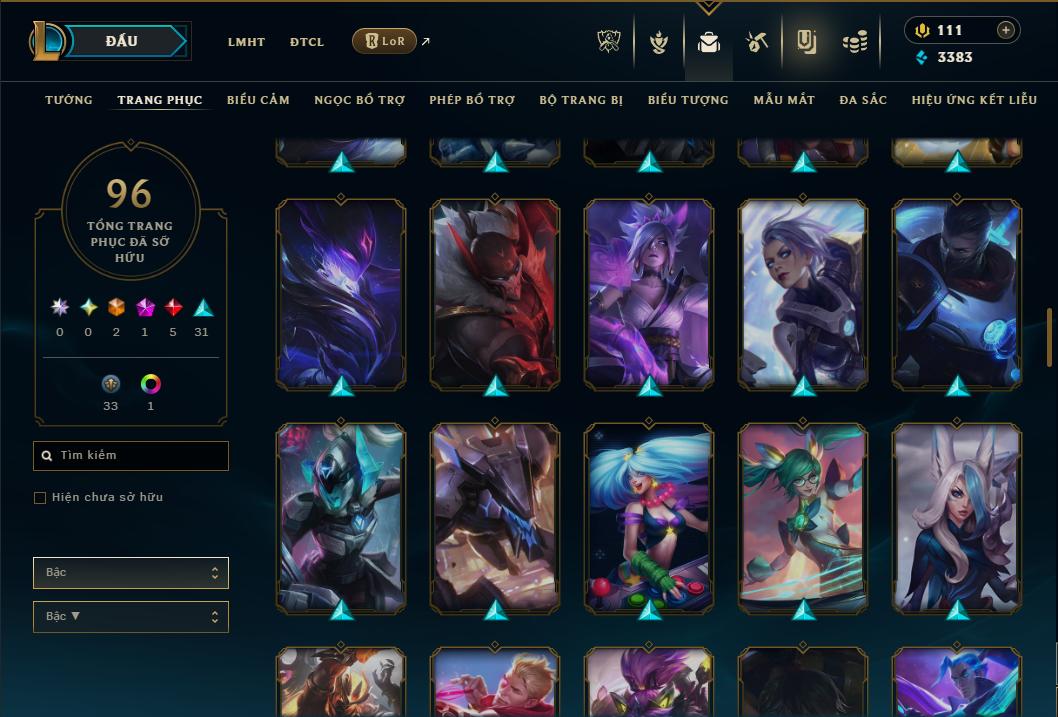Screen dimensions: 1058x717
Task: Launch the LoR external link
Action: click(x=385, y=41)
